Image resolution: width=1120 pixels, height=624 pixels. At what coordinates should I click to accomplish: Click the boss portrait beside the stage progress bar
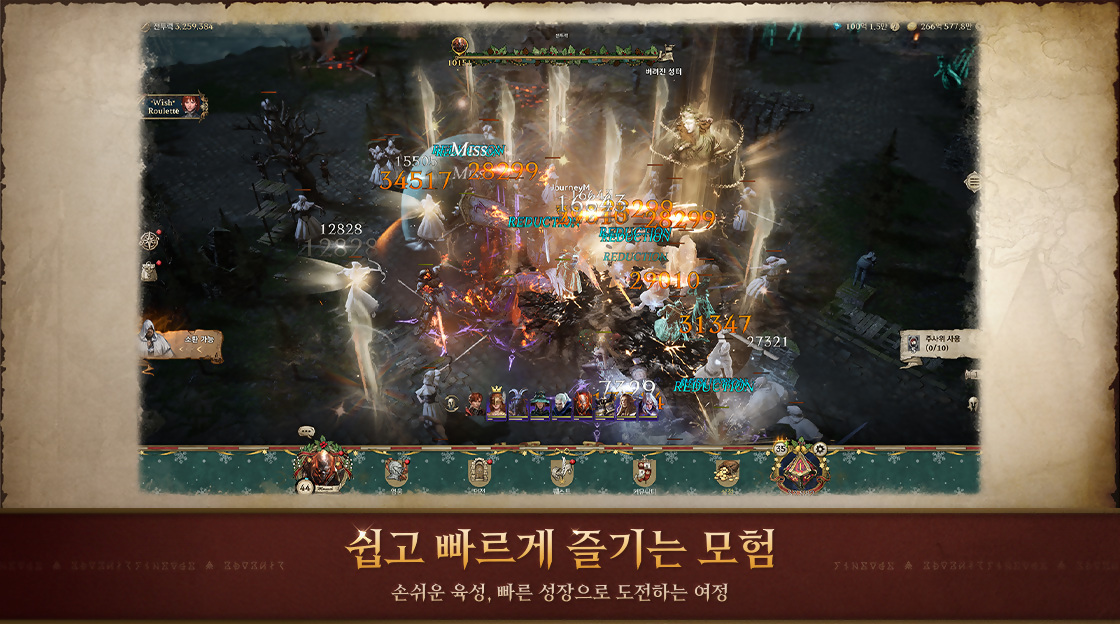[460, 45]
